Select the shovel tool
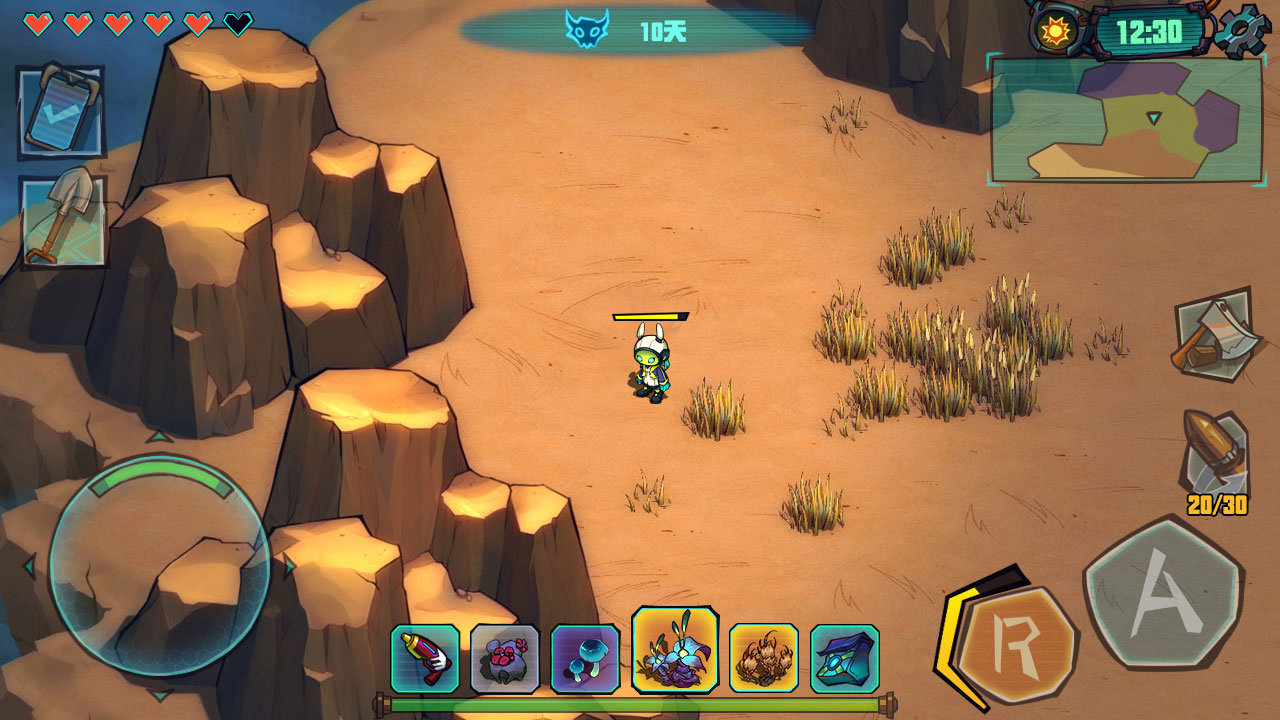 [x=63, y=221]
